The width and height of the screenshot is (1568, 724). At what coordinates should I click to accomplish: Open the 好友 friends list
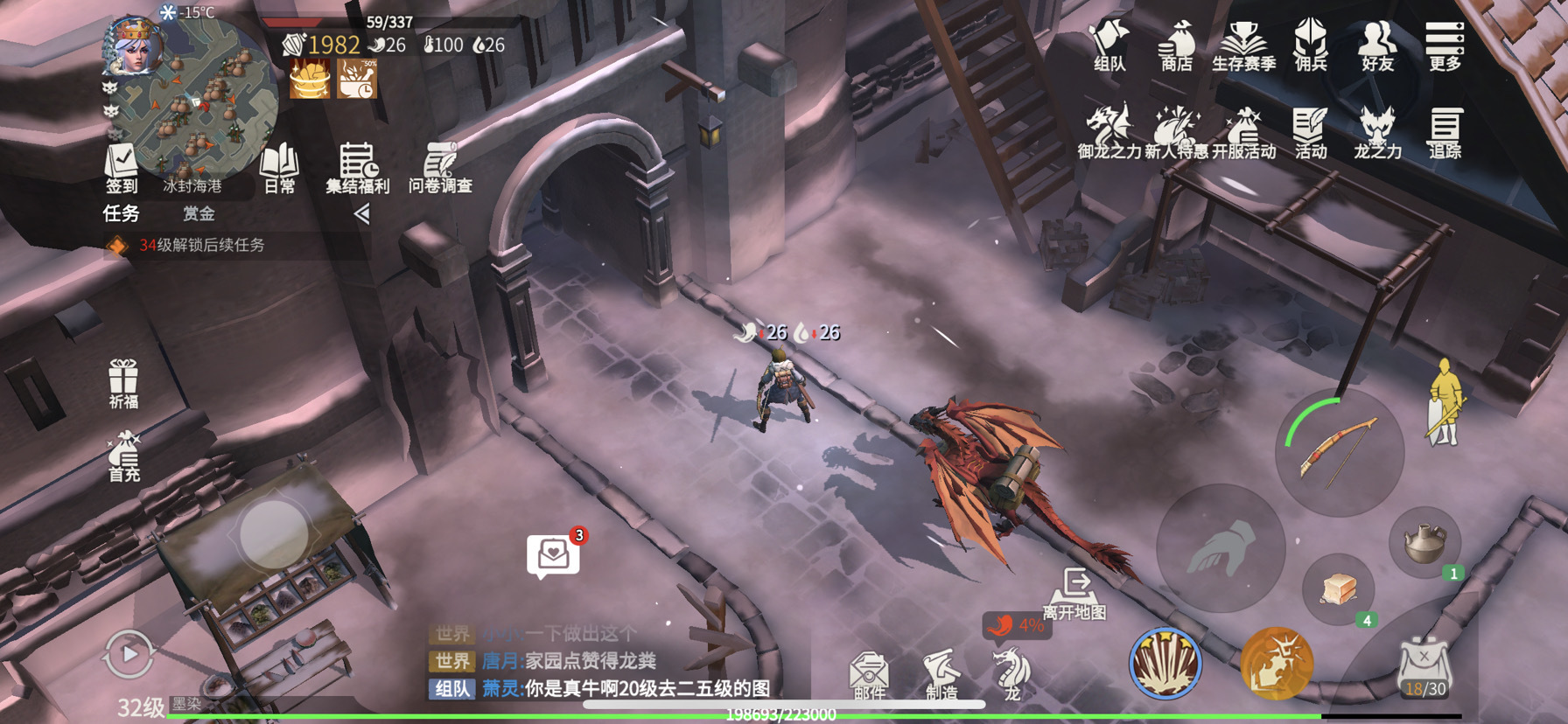coord(1377,45)
